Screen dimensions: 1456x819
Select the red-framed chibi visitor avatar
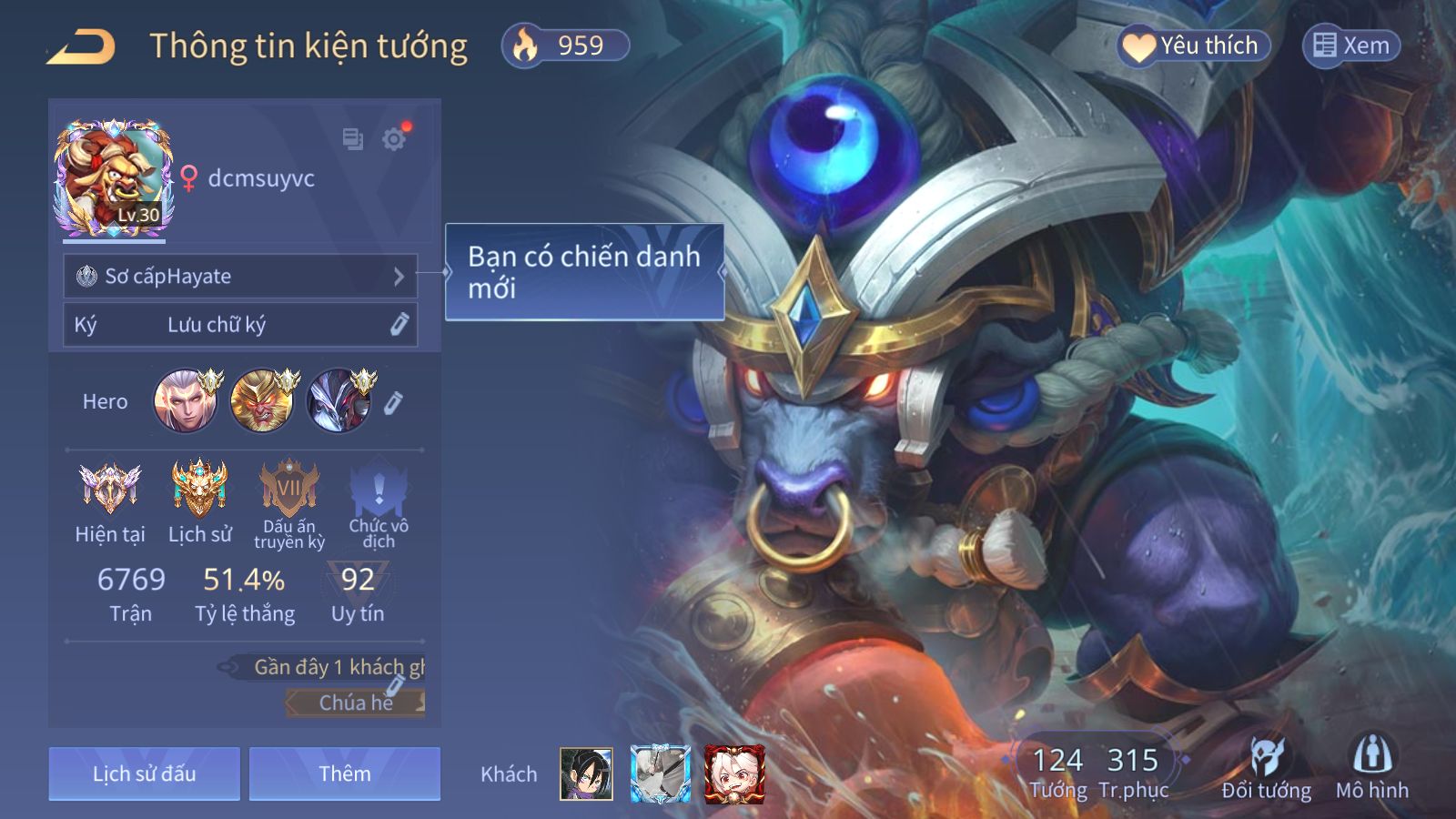[x=734, y=774]
